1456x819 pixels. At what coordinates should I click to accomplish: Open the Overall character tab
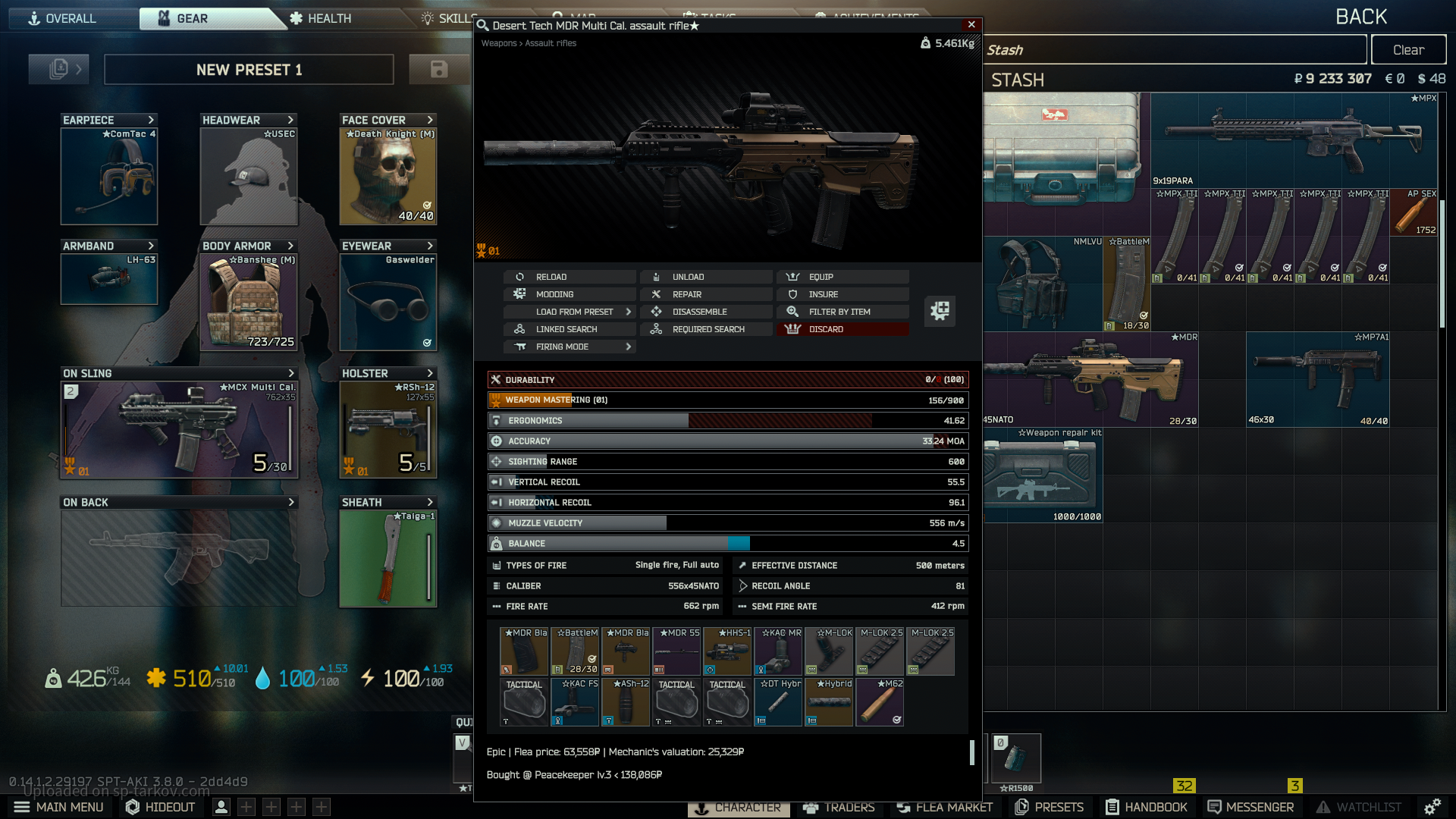point(63,18)
